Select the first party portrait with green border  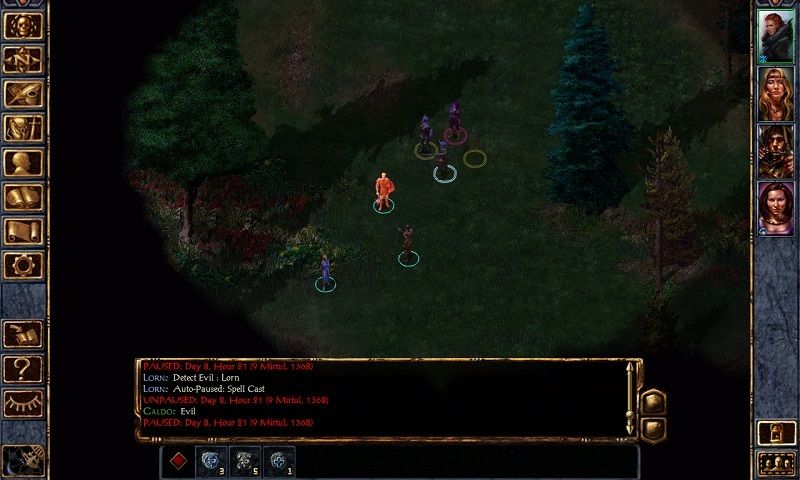click(775, 36)
